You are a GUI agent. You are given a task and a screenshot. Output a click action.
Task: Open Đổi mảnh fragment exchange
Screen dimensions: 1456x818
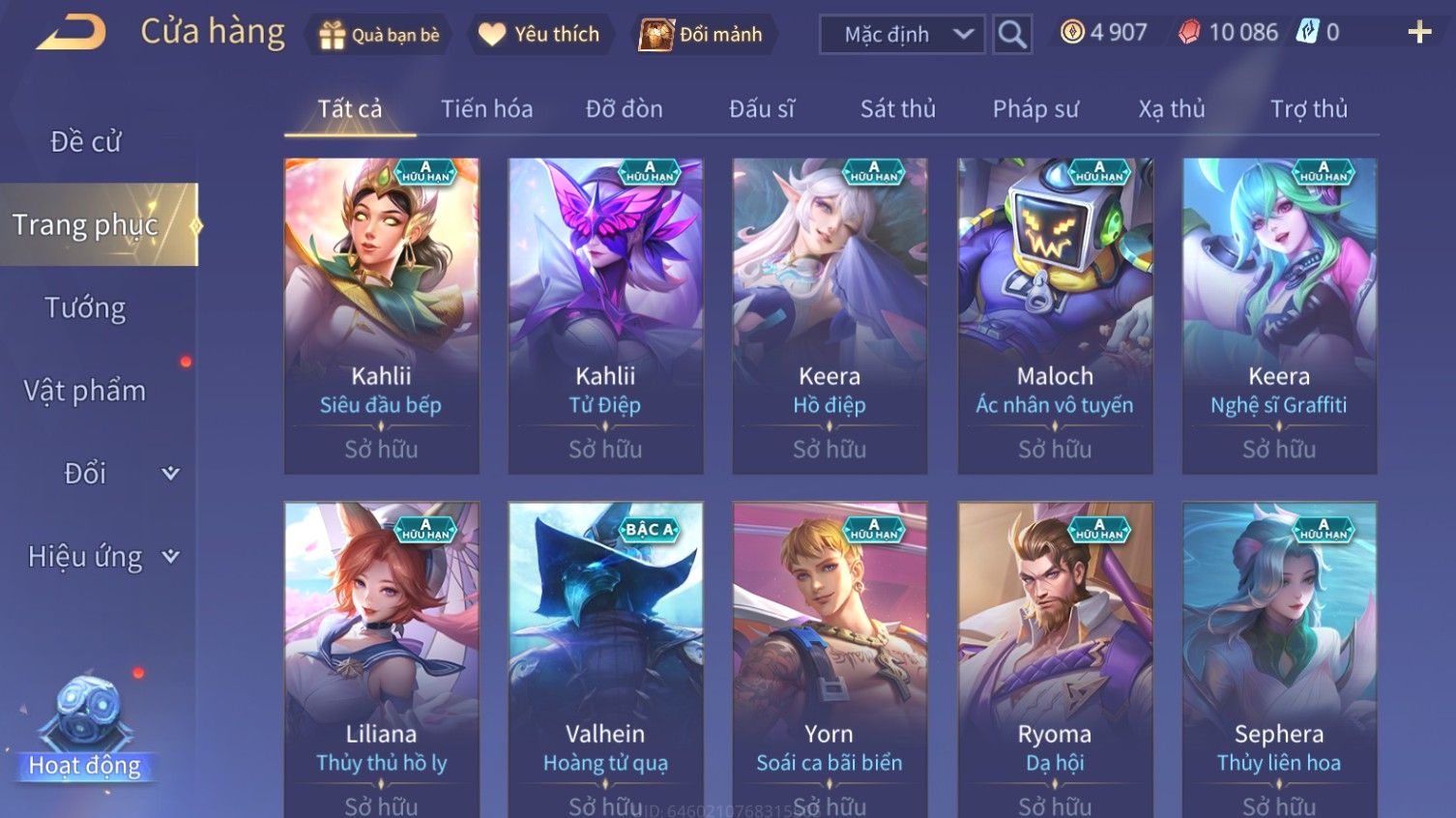click(702, 35)
